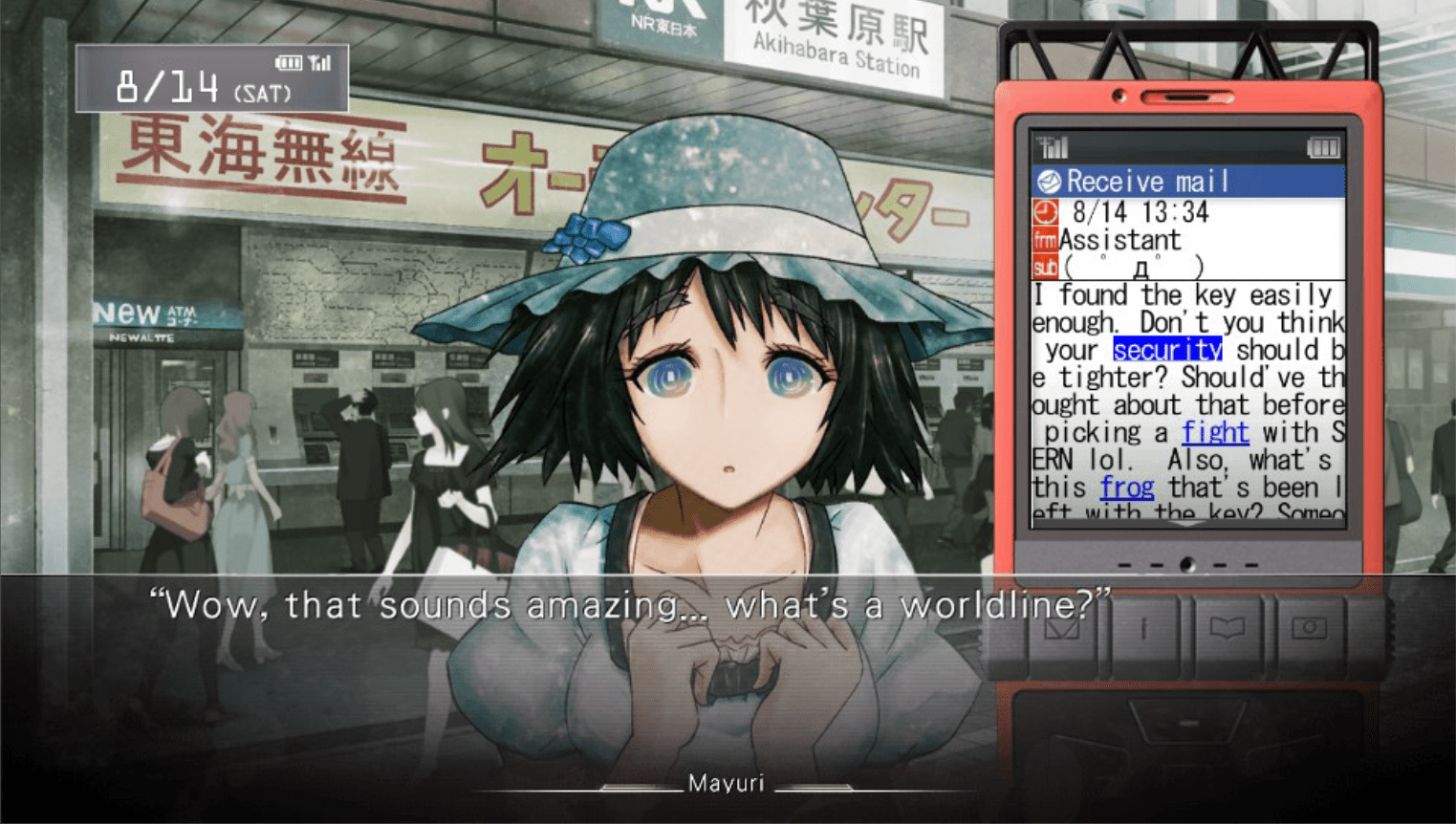Image resolution: width=1456 pixels, height=824 pixels.
Task: Open the 'frog' keyword link
Action: [x=1128, y=488]
